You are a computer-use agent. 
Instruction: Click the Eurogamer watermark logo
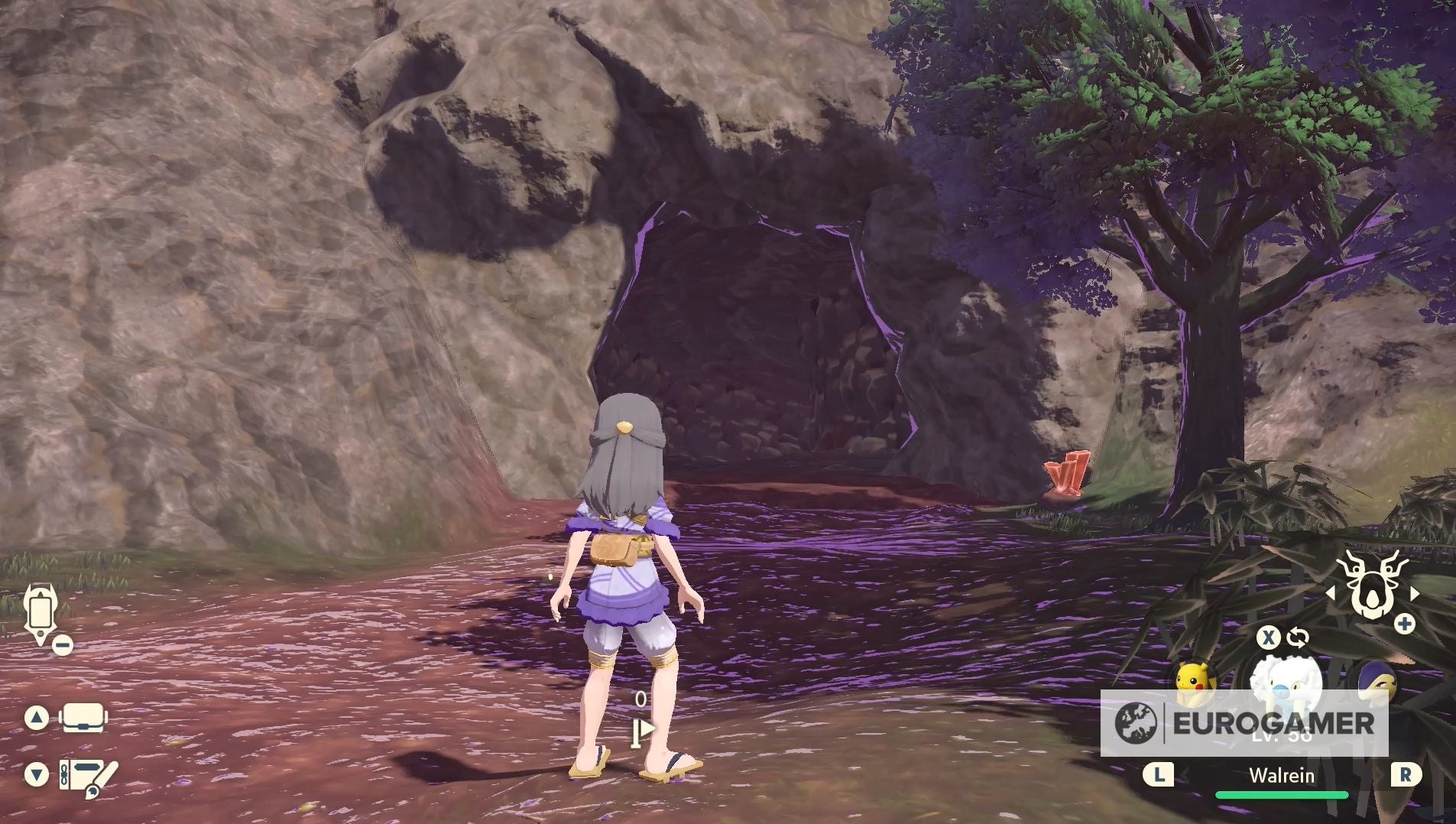[x=1244, y=722]
